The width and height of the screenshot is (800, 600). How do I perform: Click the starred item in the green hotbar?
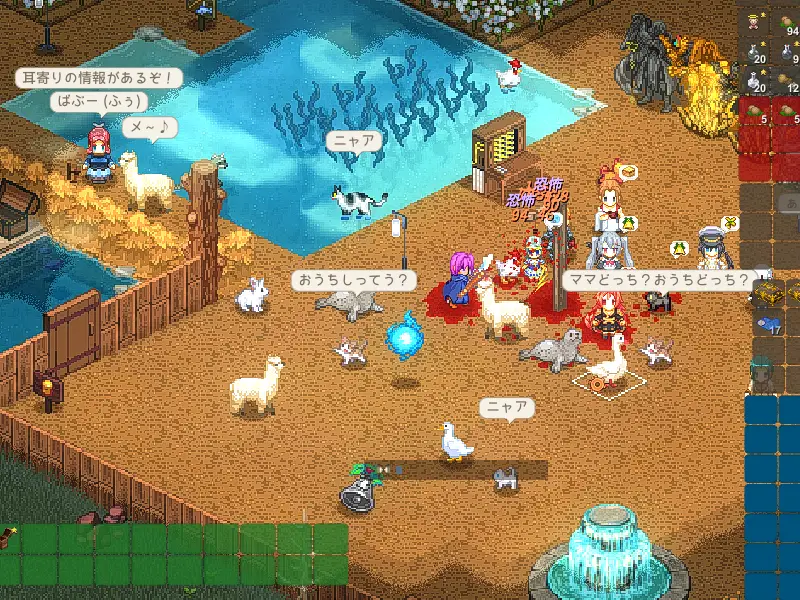pos(8,540)
